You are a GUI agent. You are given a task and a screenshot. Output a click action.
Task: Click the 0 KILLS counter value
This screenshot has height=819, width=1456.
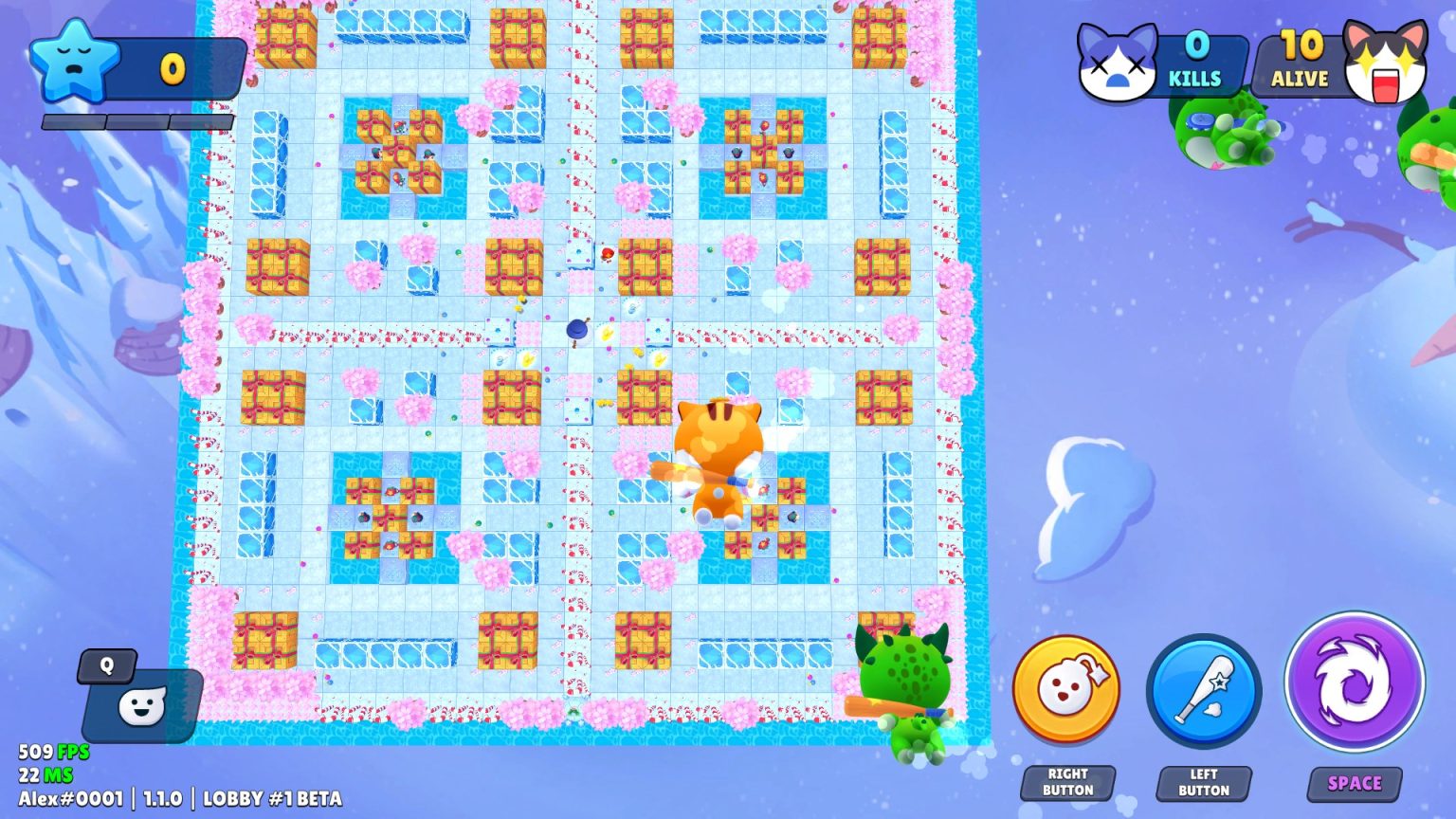(x=1196, y=45)
